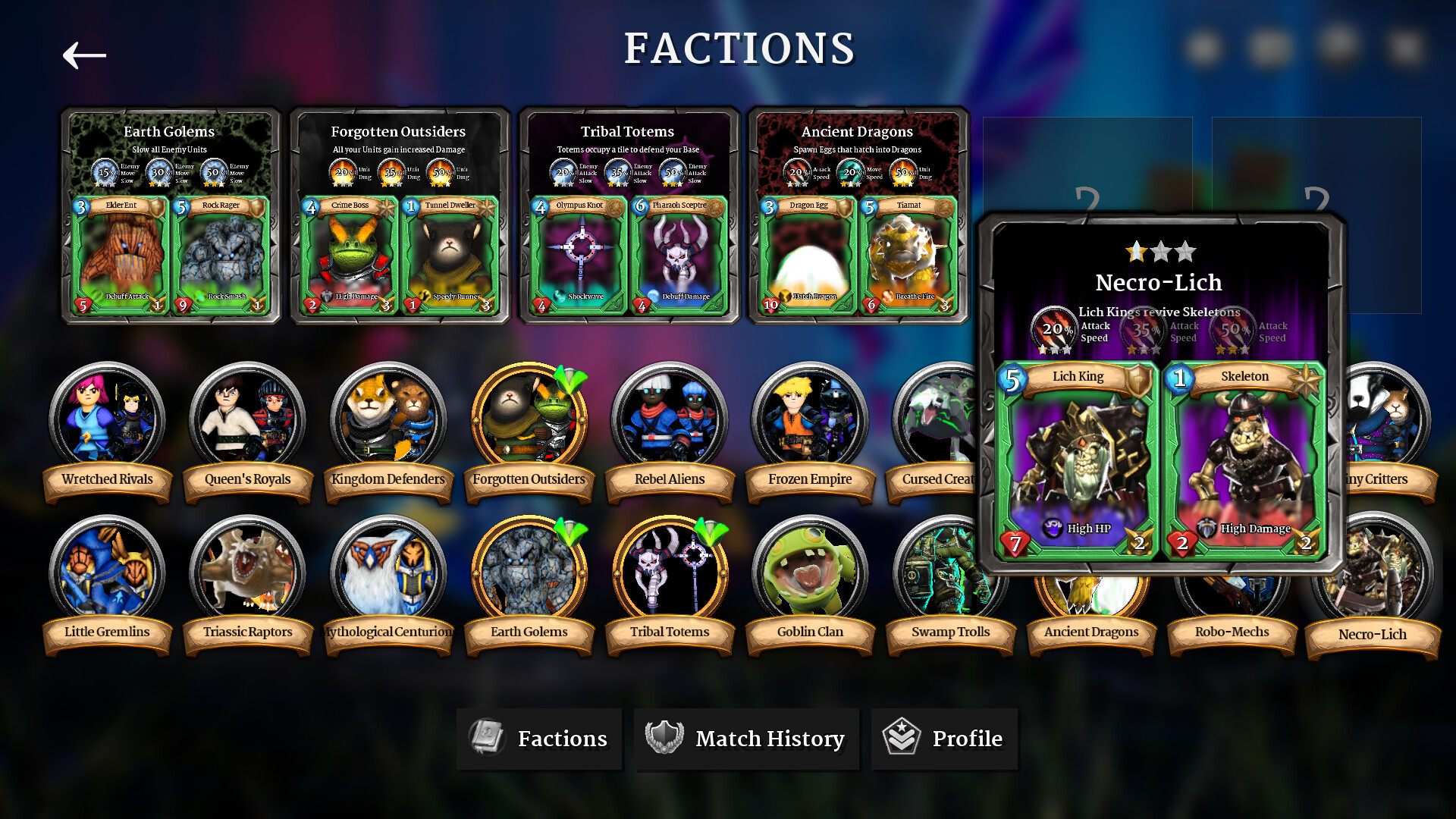The height and width of the screenshot is (819, 1456).
Task: Select the Tiamat card in Ancient Dragons
Action: pos(908,254)
